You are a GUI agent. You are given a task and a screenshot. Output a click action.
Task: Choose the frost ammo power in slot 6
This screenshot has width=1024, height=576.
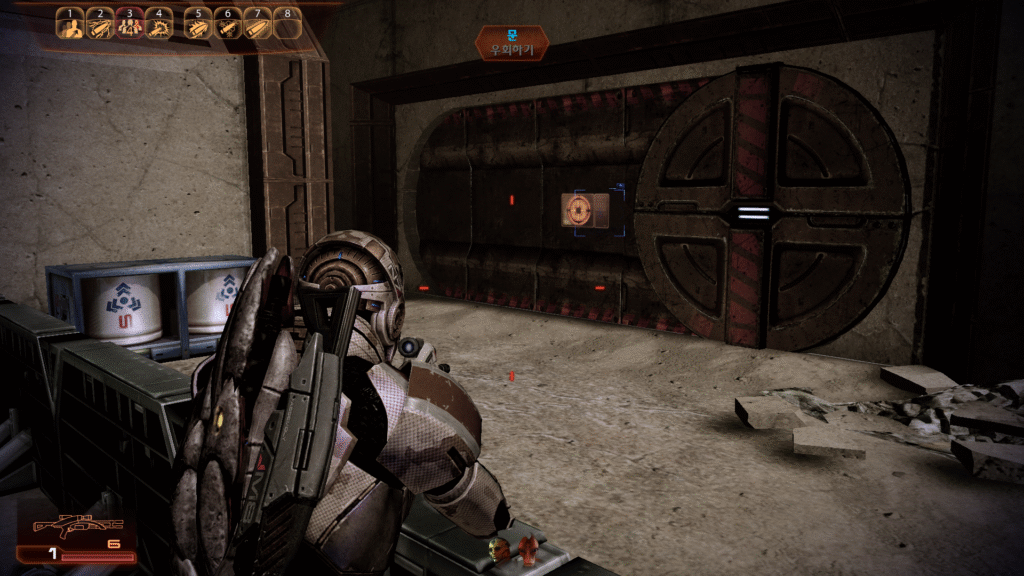(x=227, y=24)
